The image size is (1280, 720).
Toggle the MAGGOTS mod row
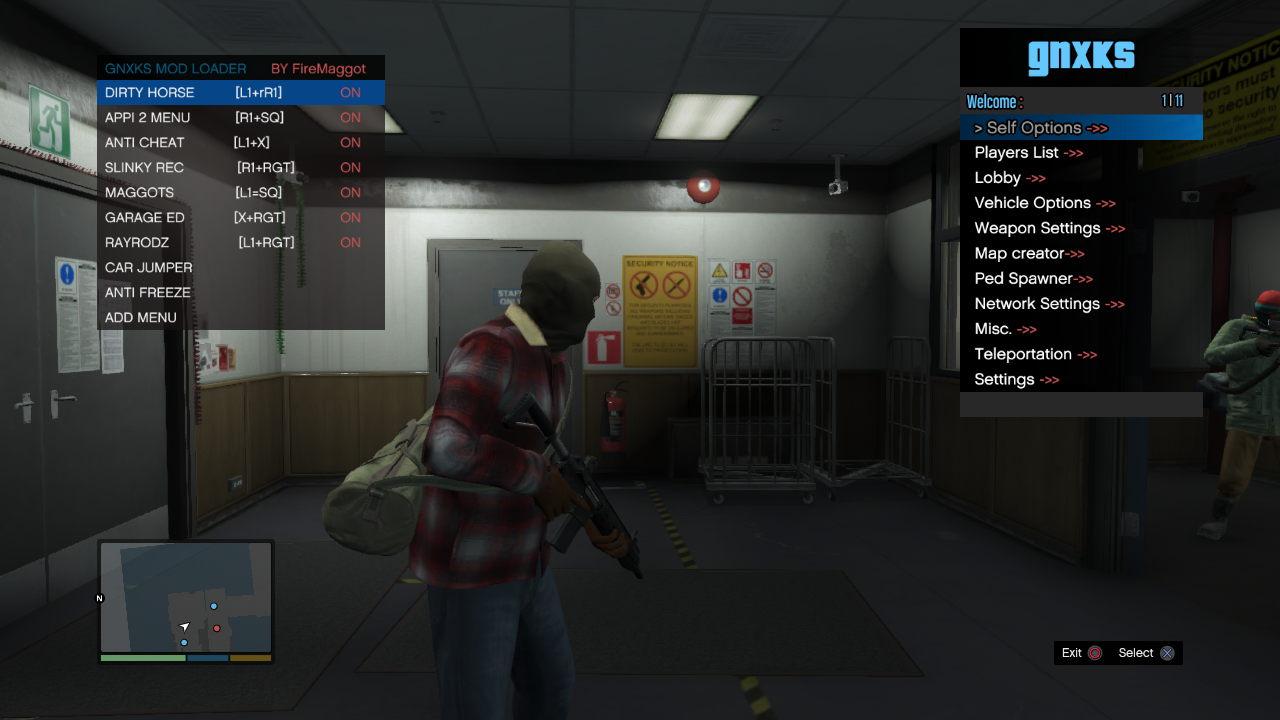pyautogui.click(x=240, y=193)
